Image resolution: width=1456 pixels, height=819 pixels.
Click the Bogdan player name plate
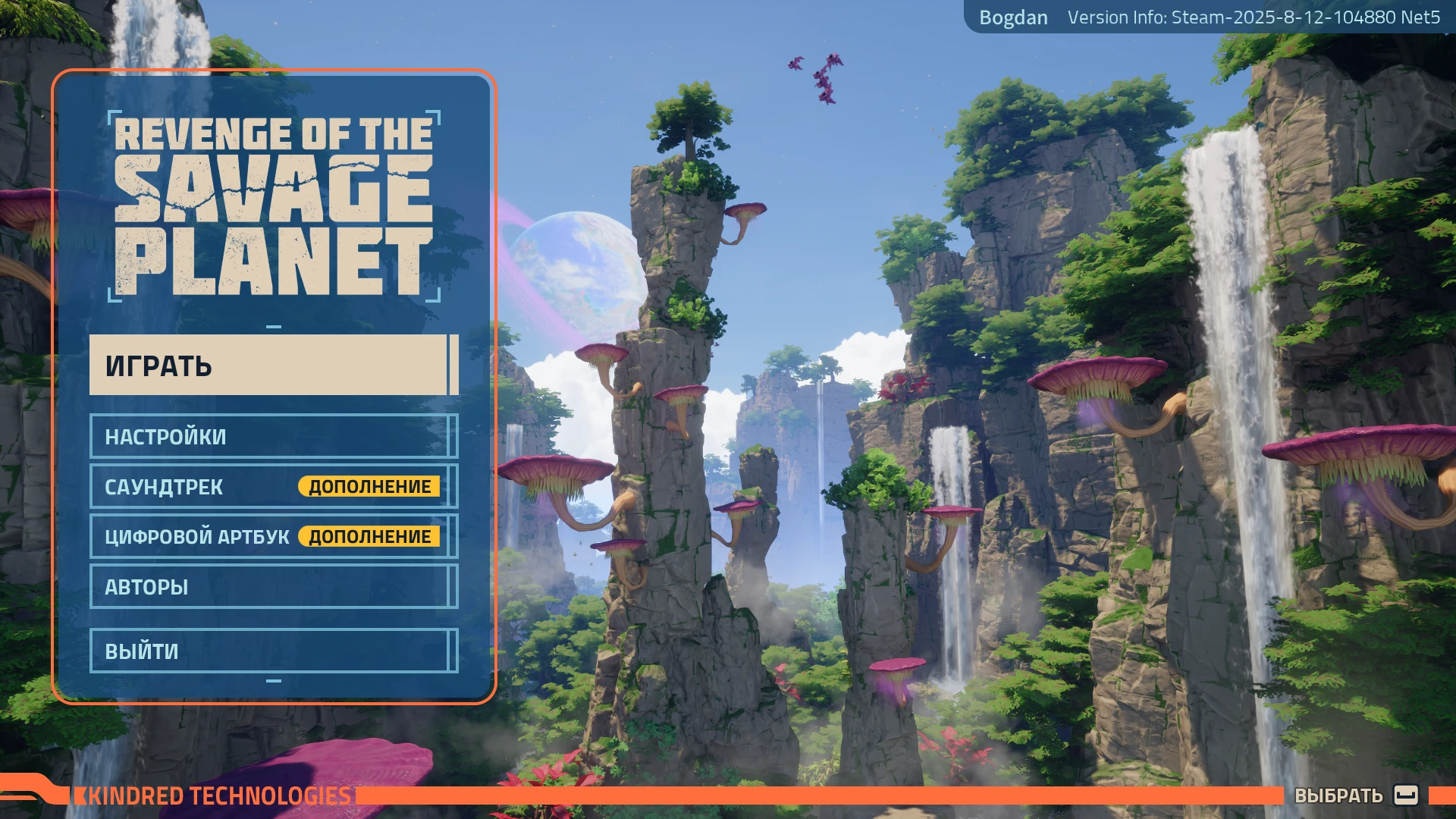tap(1014, 17)
